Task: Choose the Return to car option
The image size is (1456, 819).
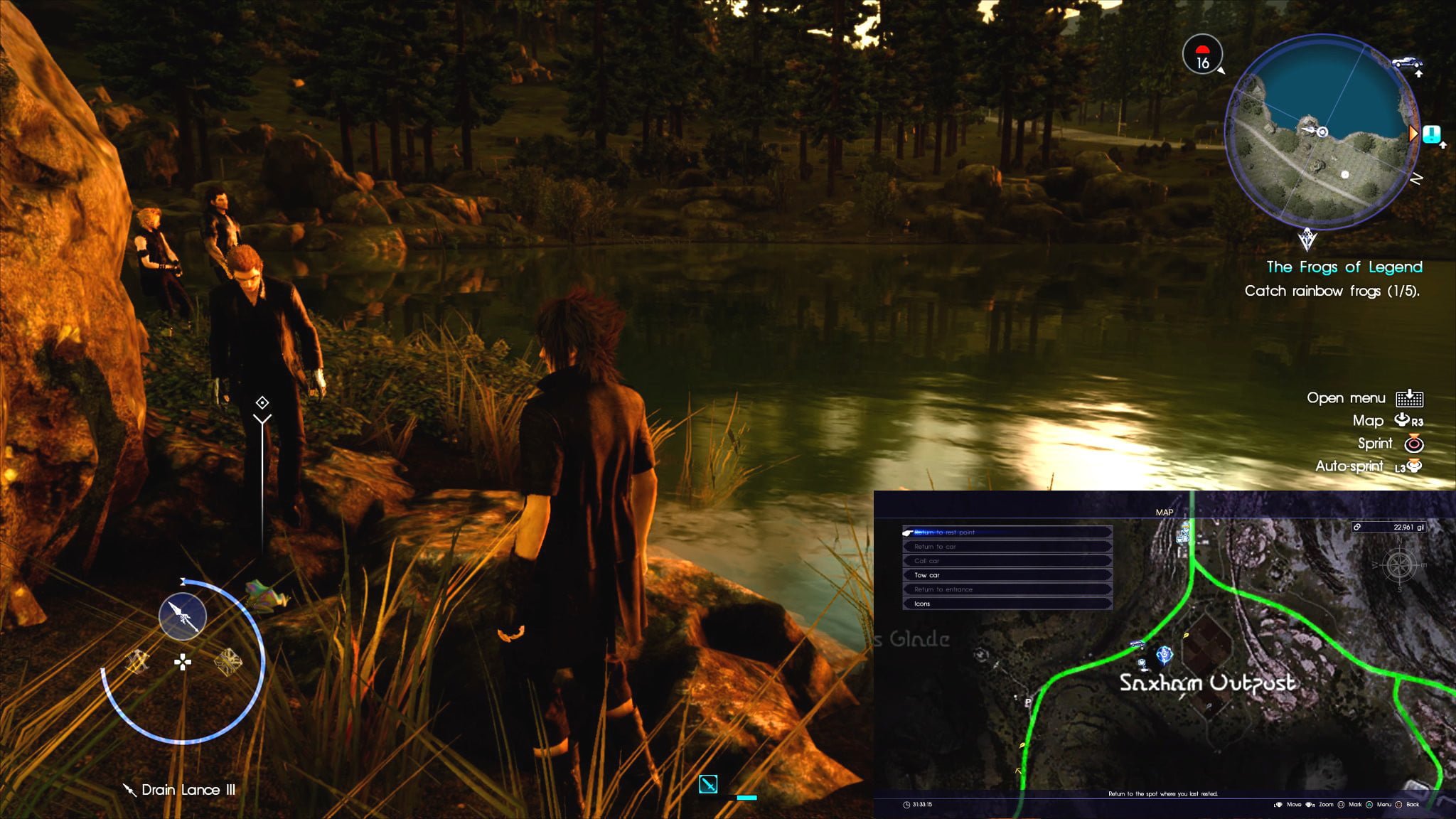Action: point(1007,547)
